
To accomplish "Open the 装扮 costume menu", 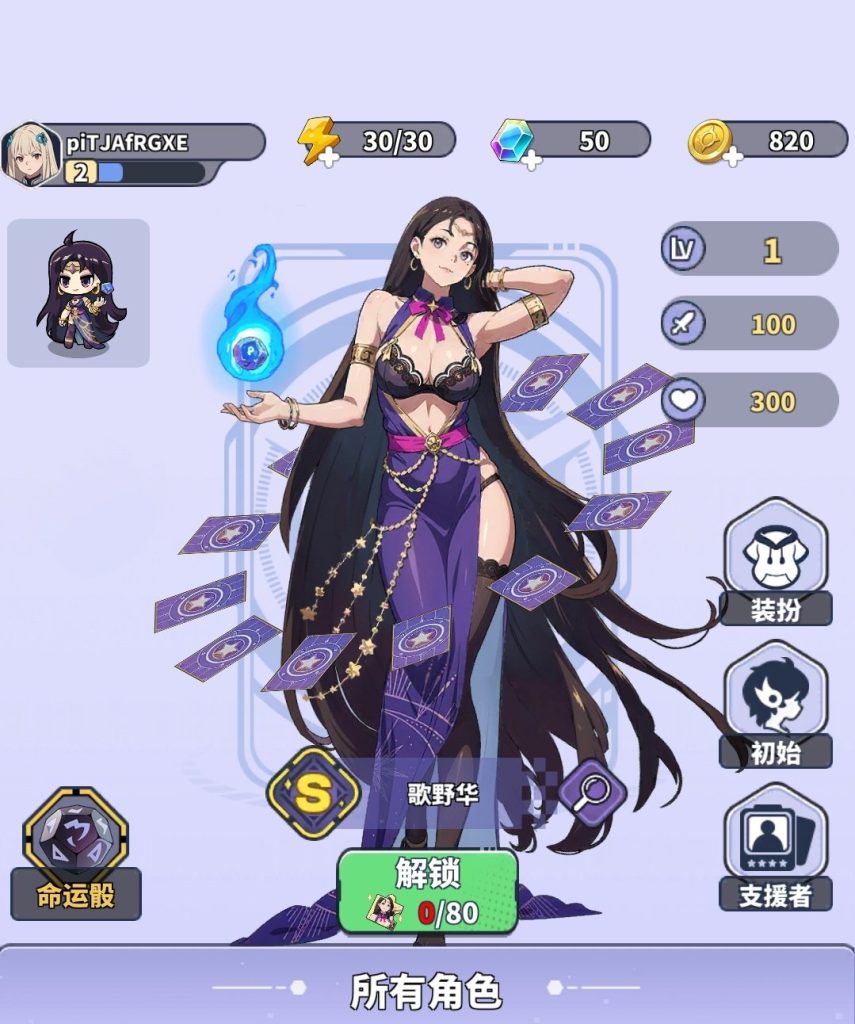I will pos(775,562).
